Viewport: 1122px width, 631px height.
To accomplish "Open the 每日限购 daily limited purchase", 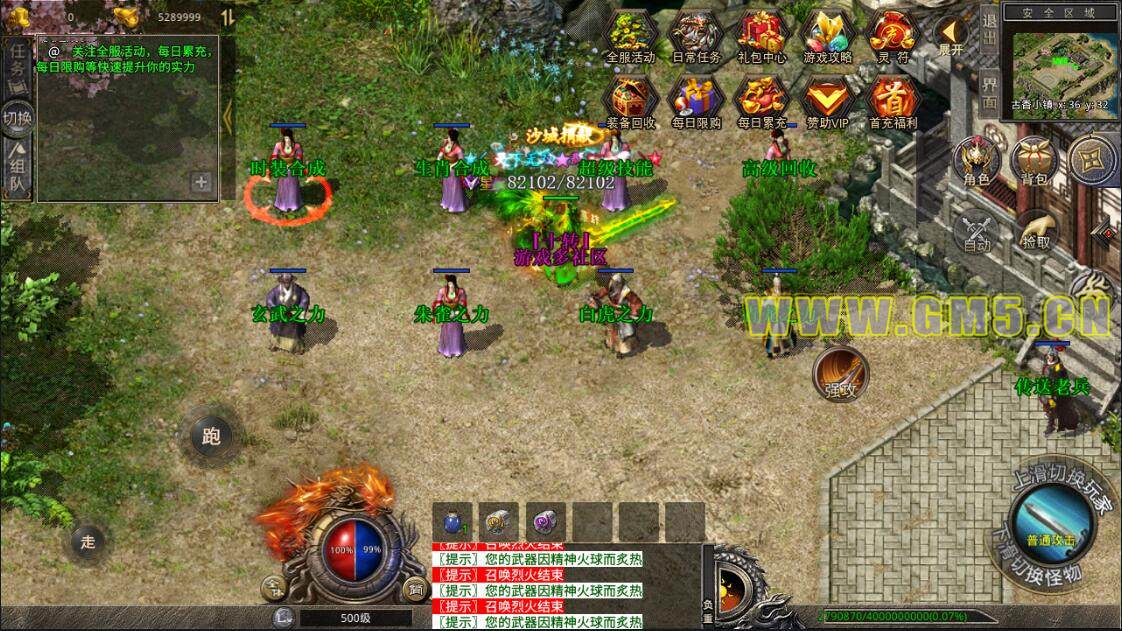I will coord(696,99).
